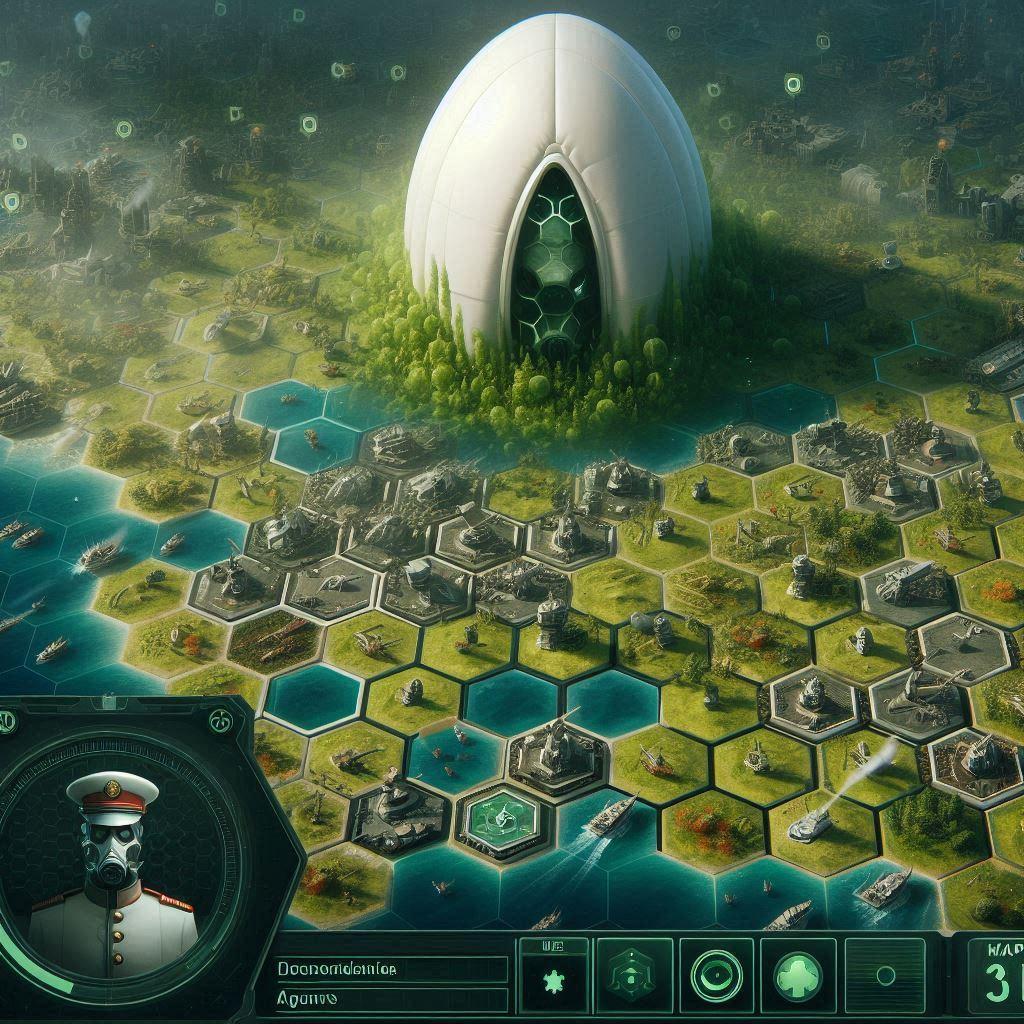Image resolution: width=1024 pixels, height=1024 pixels.
Task: Click the green concentric ring icon
Action: [x=716, y=975]
